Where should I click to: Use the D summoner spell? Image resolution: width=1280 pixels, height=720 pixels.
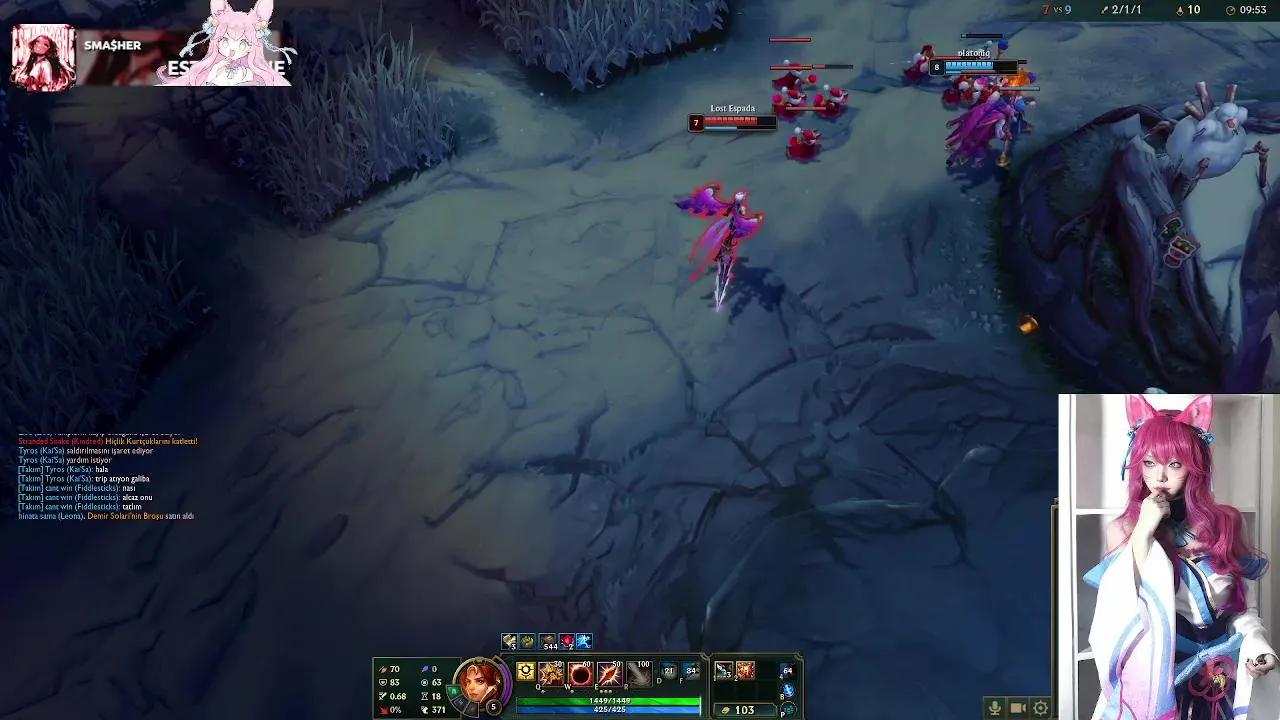pos(669,671)
